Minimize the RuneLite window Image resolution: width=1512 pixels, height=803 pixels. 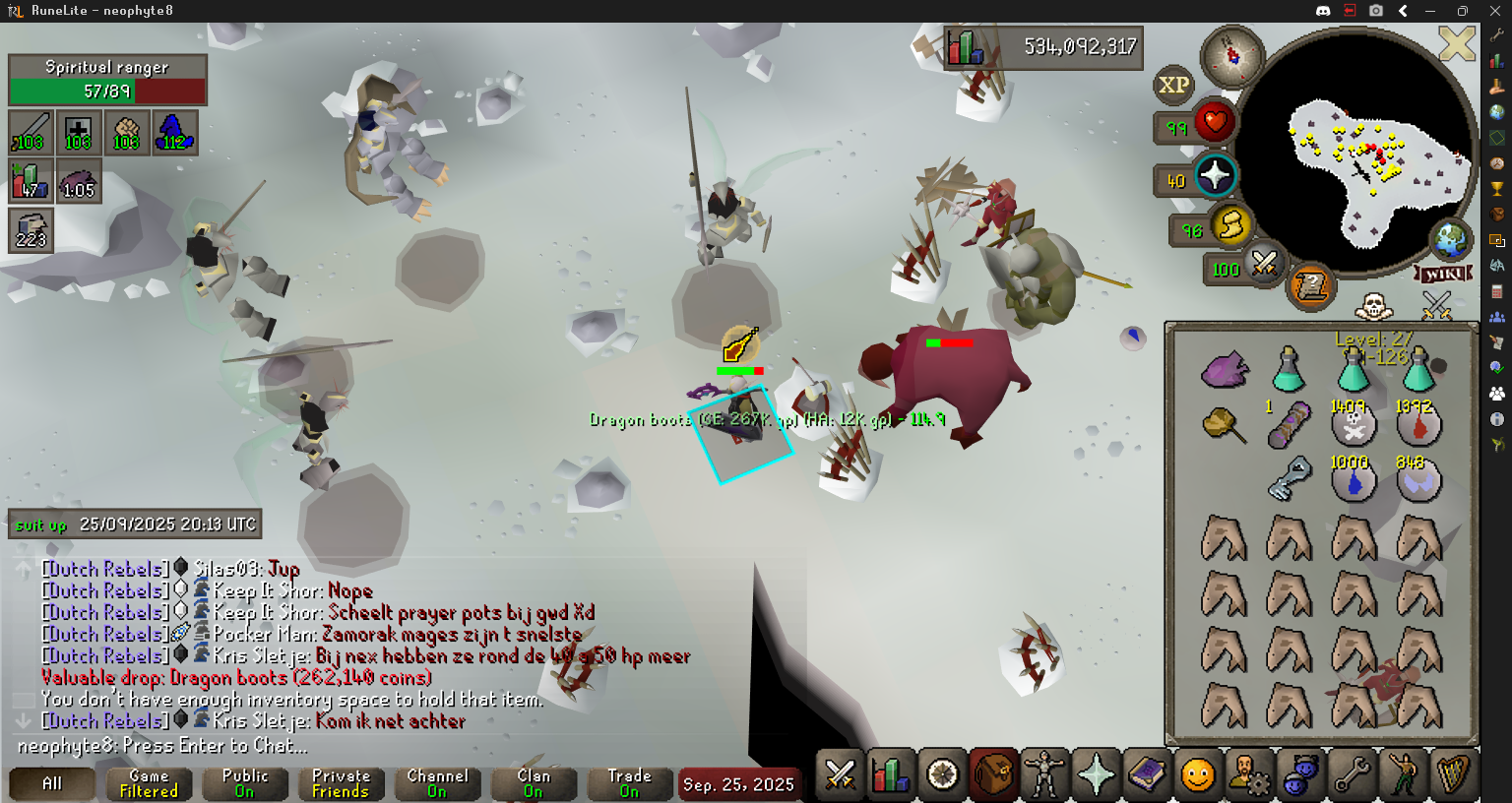[1430, 11]
